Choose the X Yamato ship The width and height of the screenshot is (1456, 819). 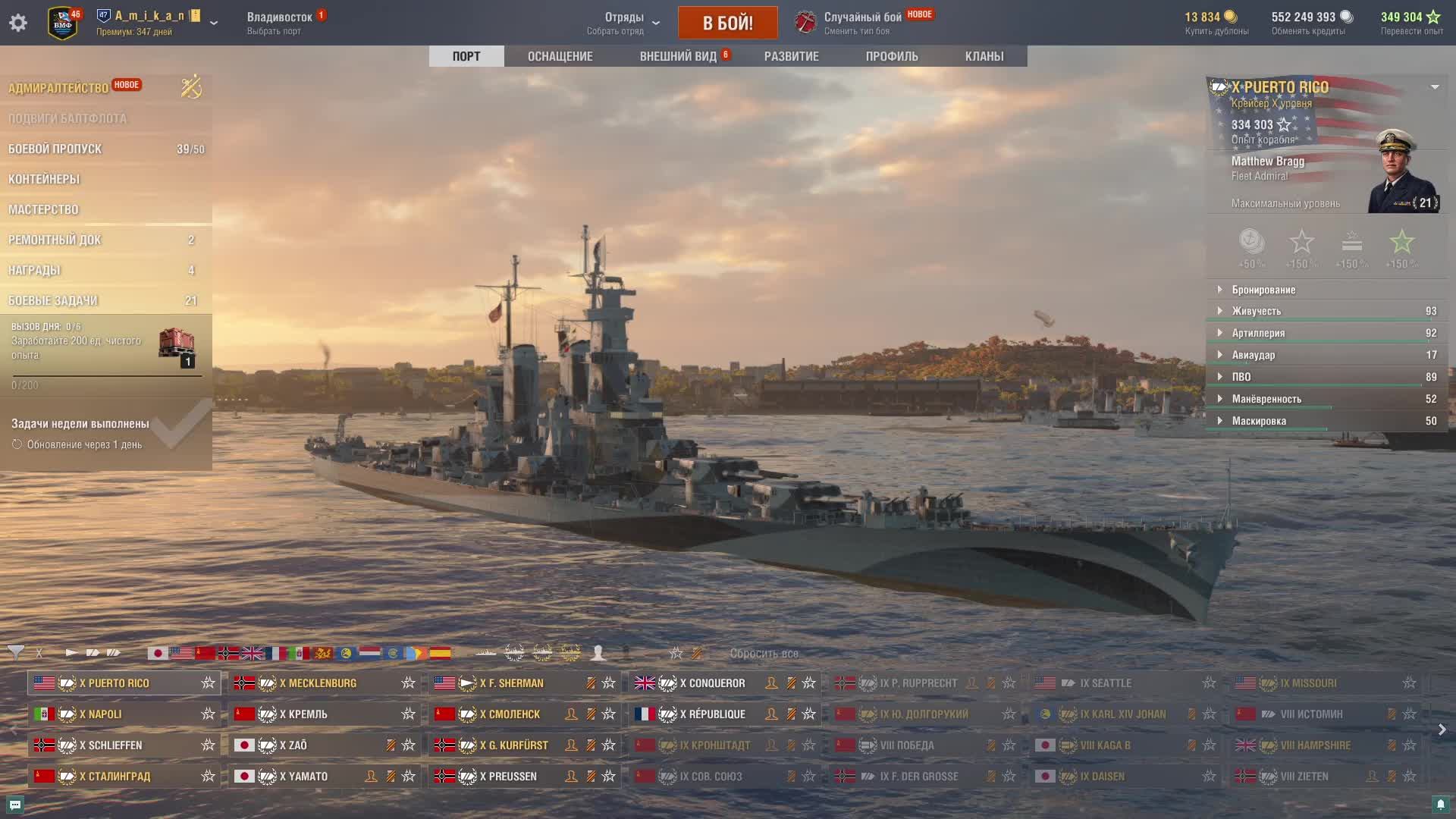[x=308, y=777]
